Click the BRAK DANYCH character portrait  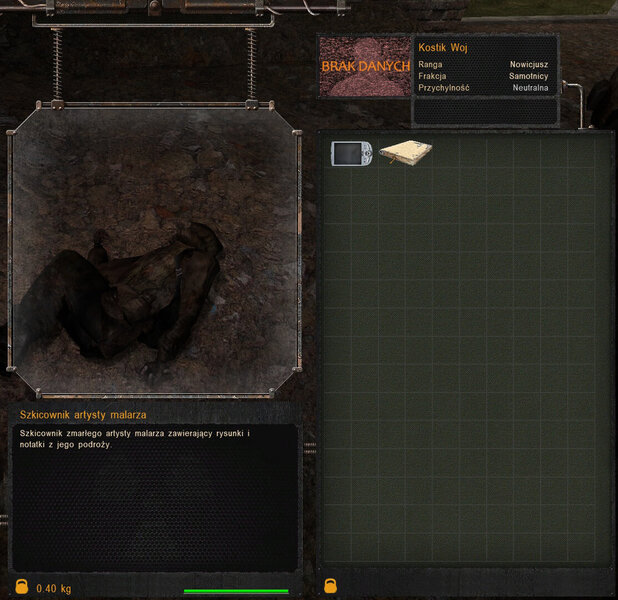pyautogui.click(x=365, y=67)
